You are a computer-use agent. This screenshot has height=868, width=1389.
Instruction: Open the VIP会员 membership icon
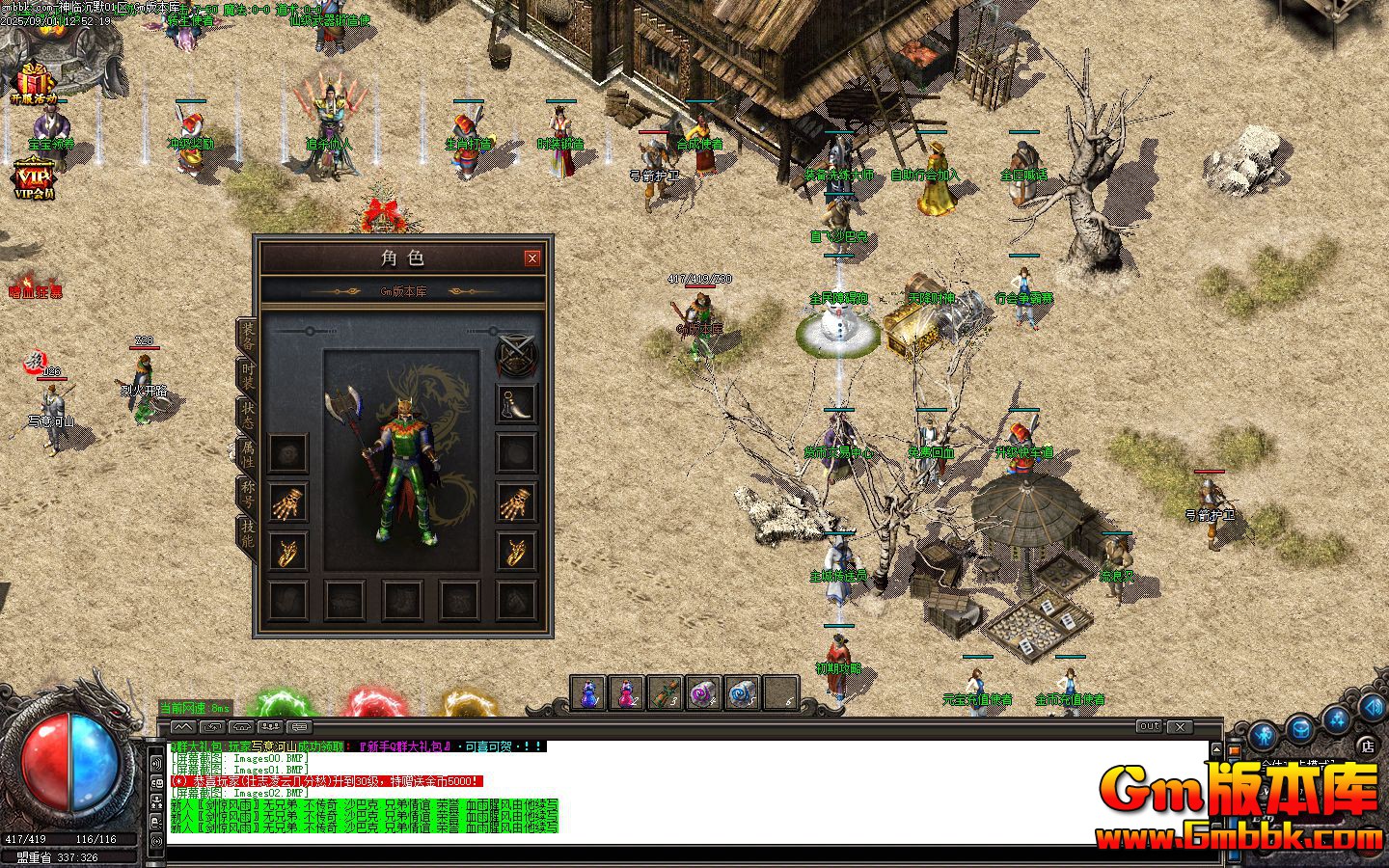(x=34, y=179)
